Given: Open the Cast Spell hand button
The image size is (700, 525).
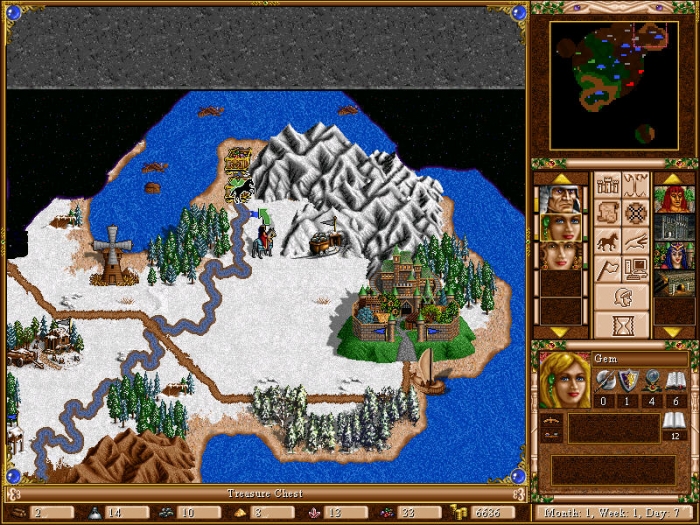Looking at the screenshot, I should point(636,241).
